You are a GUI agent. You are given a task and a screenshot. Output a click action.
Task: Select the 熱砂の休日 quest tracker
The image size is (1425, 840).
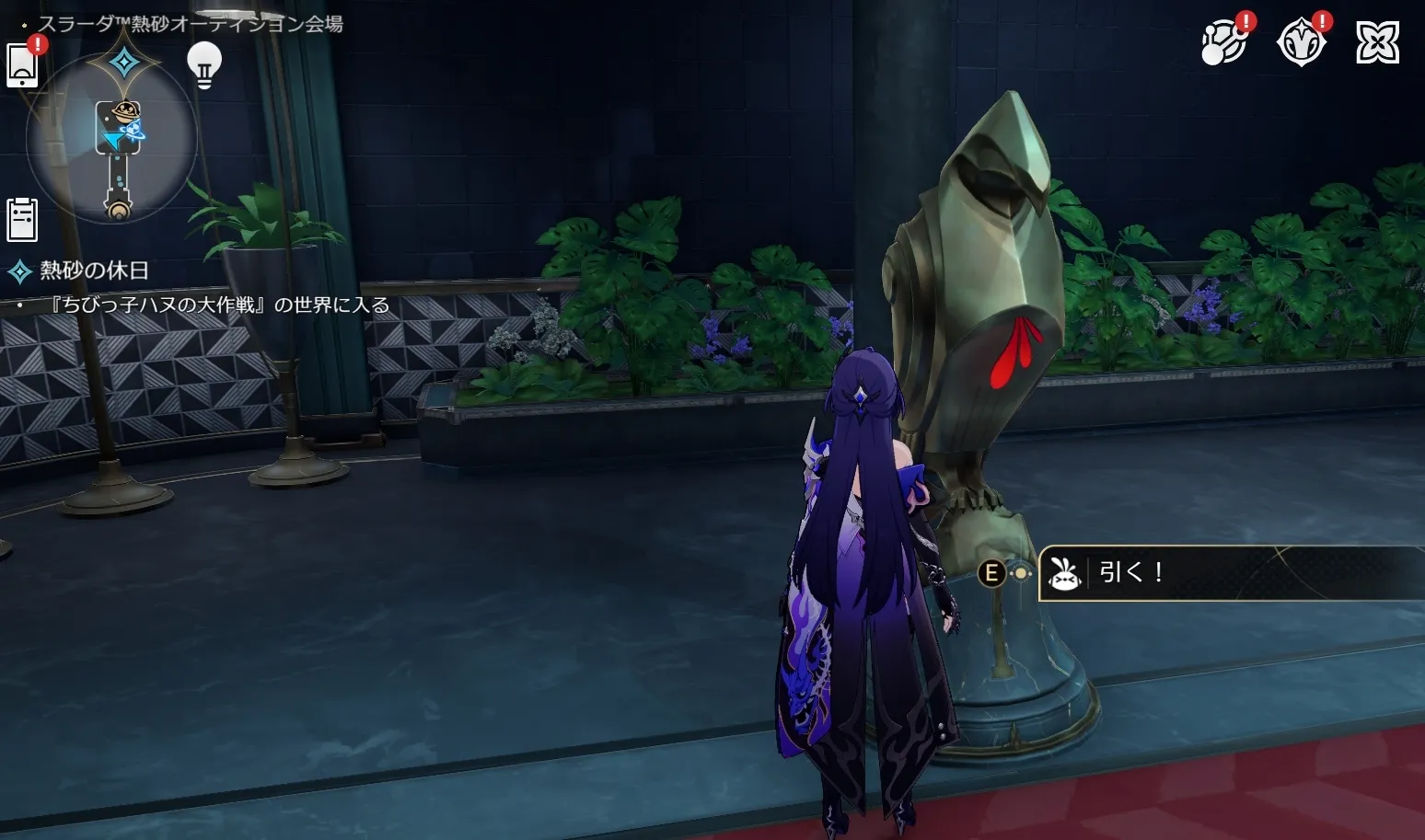click(x=93, y=270)
